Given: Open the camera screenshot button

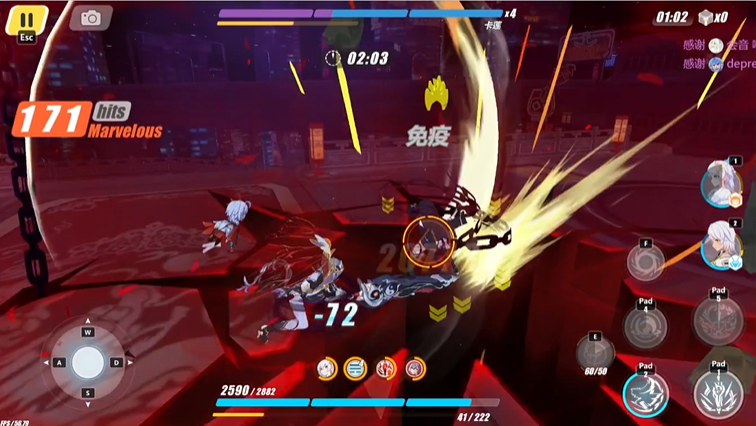Looking at the screenshot, I should coord(91,18).
